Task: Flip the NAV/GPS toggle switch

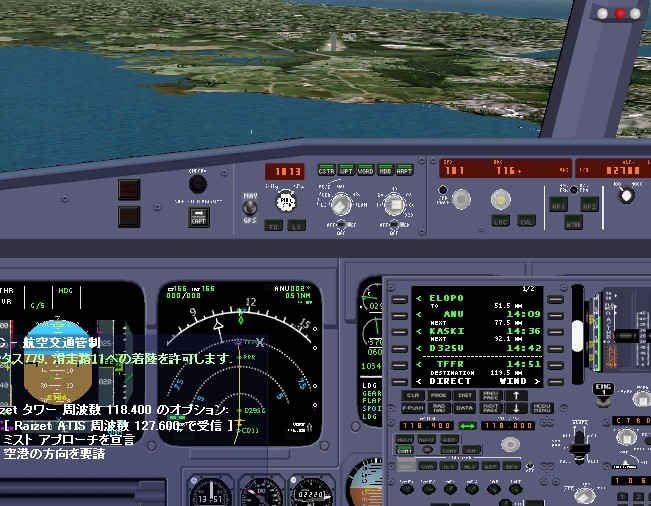Action: tap(249, 208)
